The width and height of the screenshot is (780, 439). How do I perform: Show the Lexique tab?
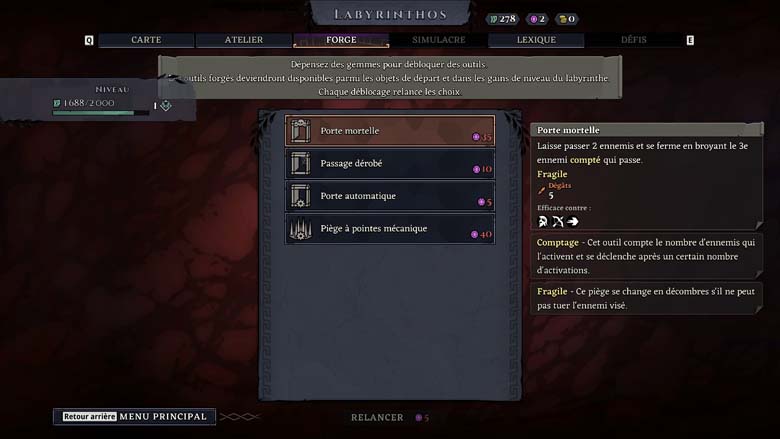point(536,40)
